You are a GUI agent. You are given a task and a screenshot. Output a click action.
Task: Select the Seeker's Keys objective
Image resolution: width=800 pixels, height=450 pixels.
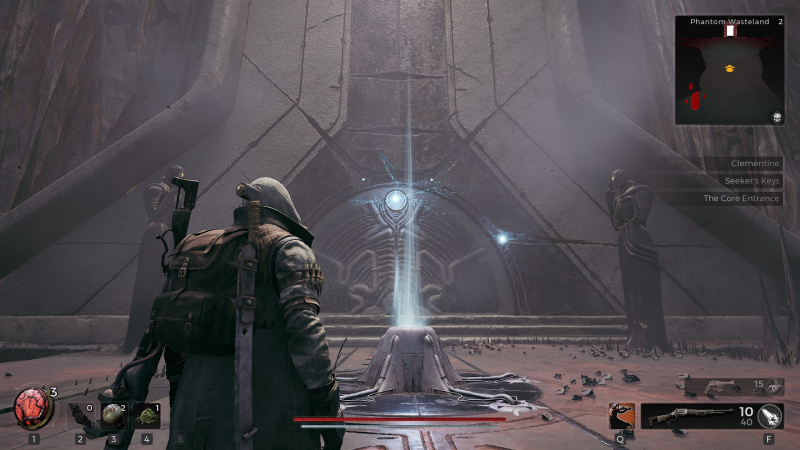[751, 181]
